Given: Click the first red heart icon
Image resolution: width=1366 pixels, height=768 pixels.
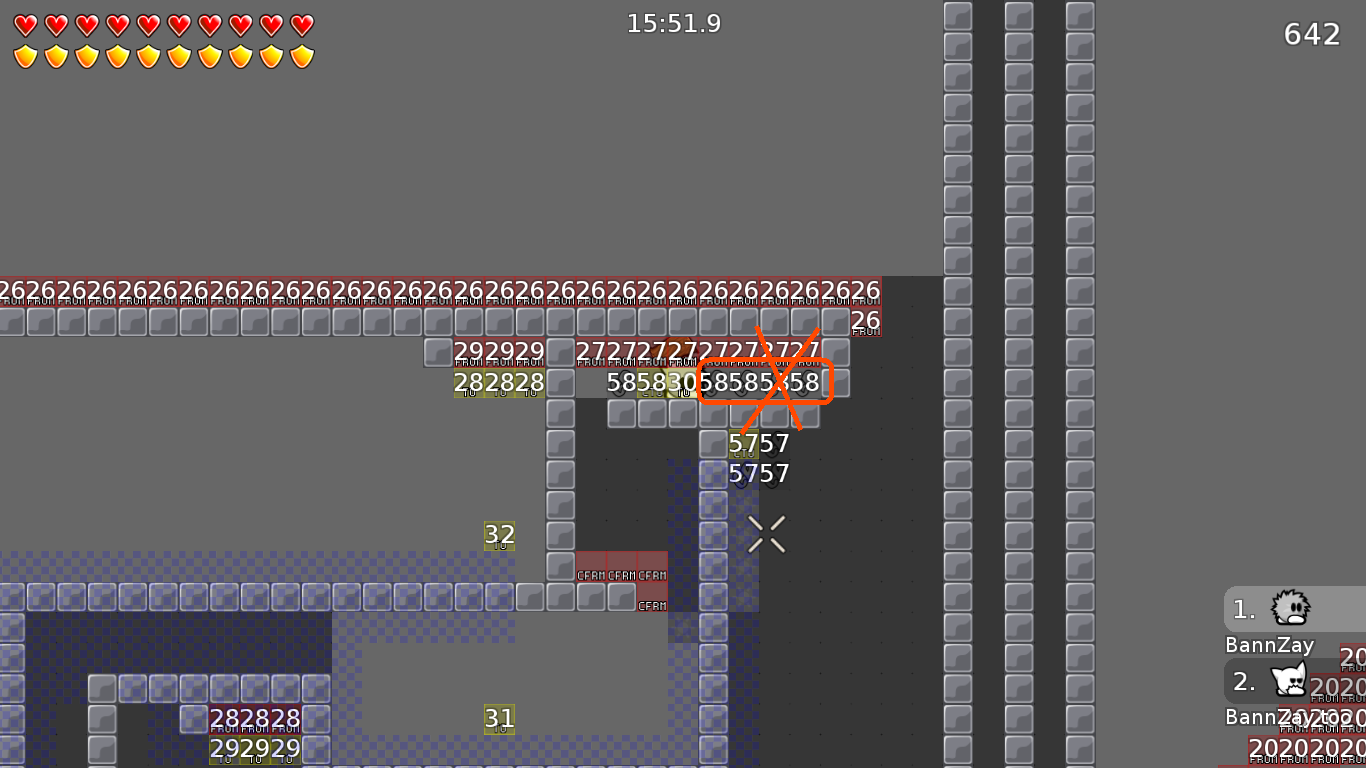Looking at the screenshot, I should tap(26, 24).
